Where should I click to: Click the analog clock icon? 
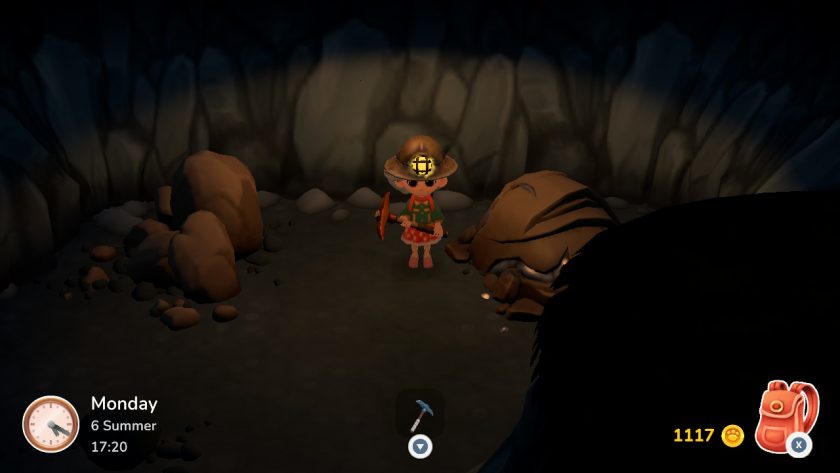pyautogui.click(x=50, y=423)
